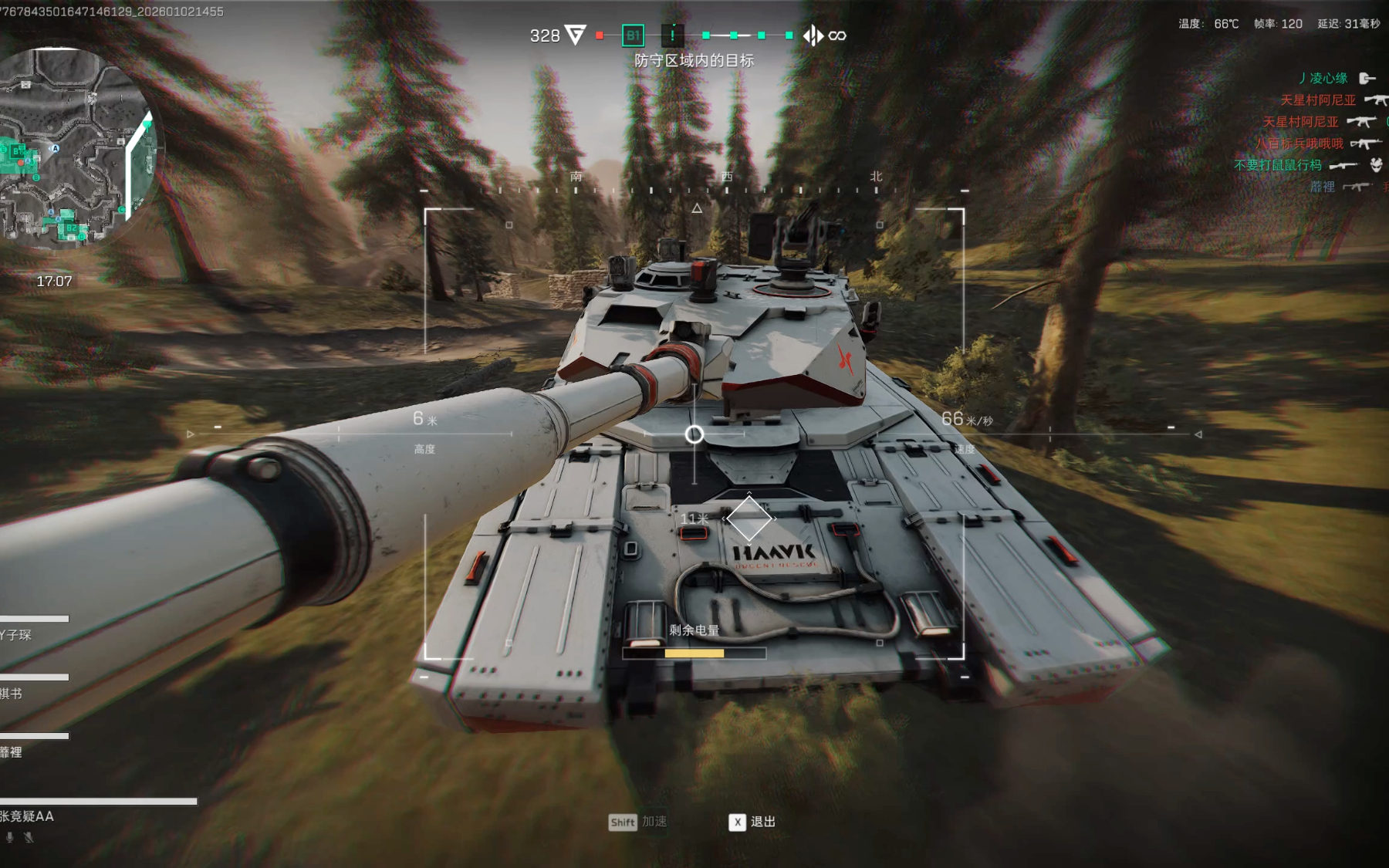This screenshot has height=868, width=1389.
Task: Select the B1 objective indicator in the top bar
Action: pyautogui.click(x=633, y=35)
